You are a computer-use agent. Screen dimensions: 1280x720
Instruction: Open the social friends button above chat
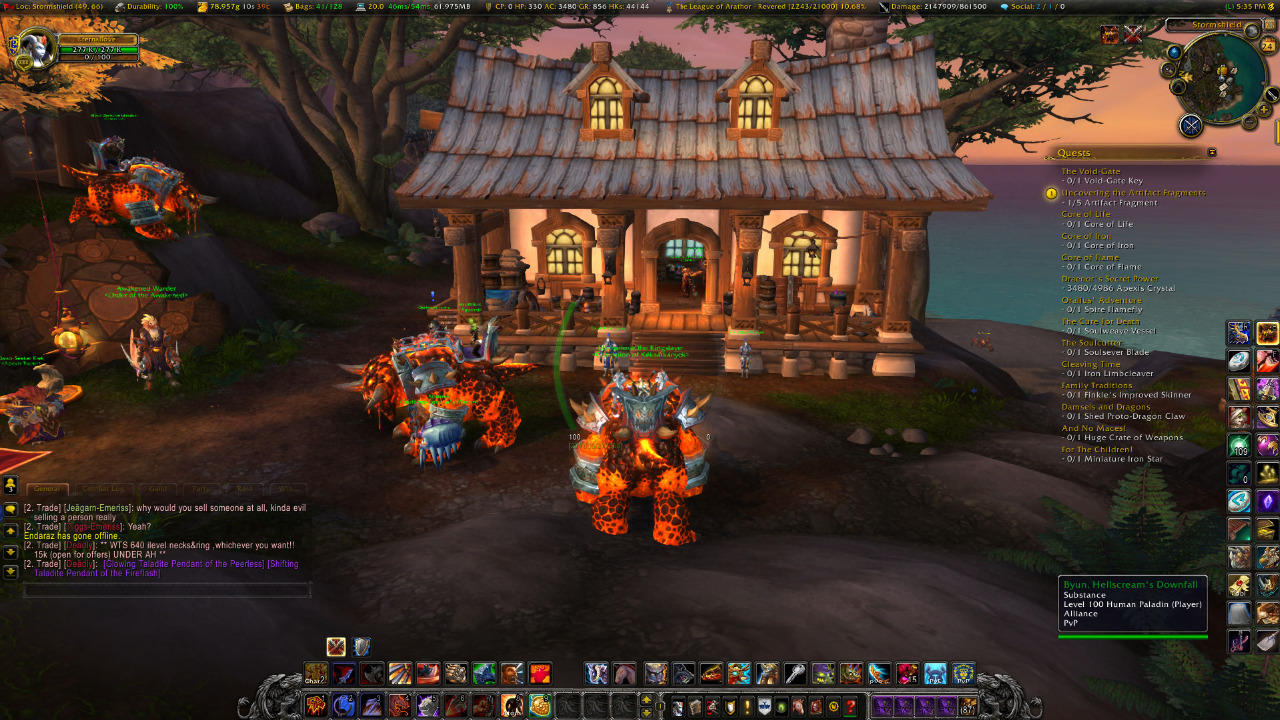[x=11, y=486]
